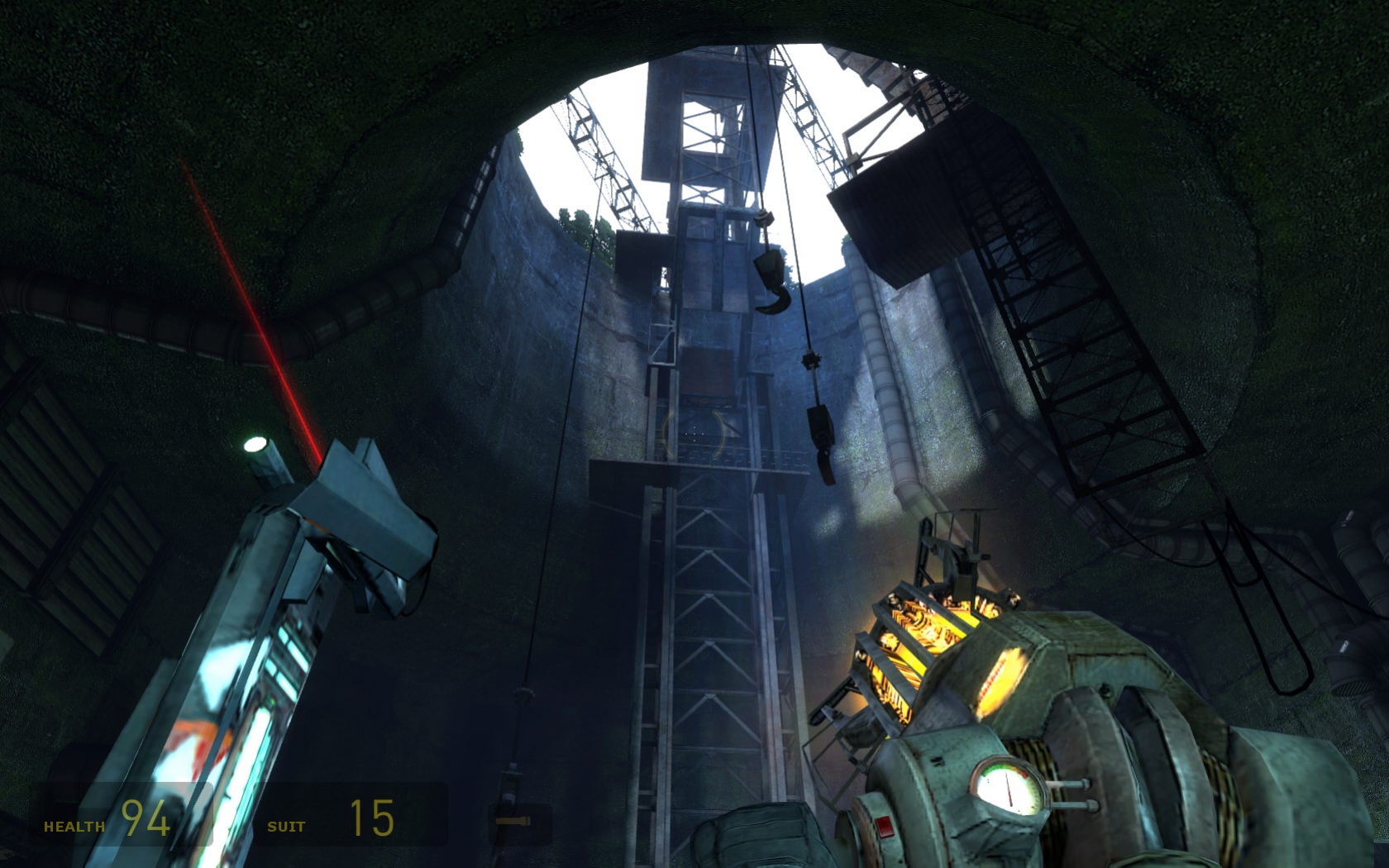The image size is (1389, 868).
Task: Click the flashlight item near the elevator cable
Action: tap(513, 821)
